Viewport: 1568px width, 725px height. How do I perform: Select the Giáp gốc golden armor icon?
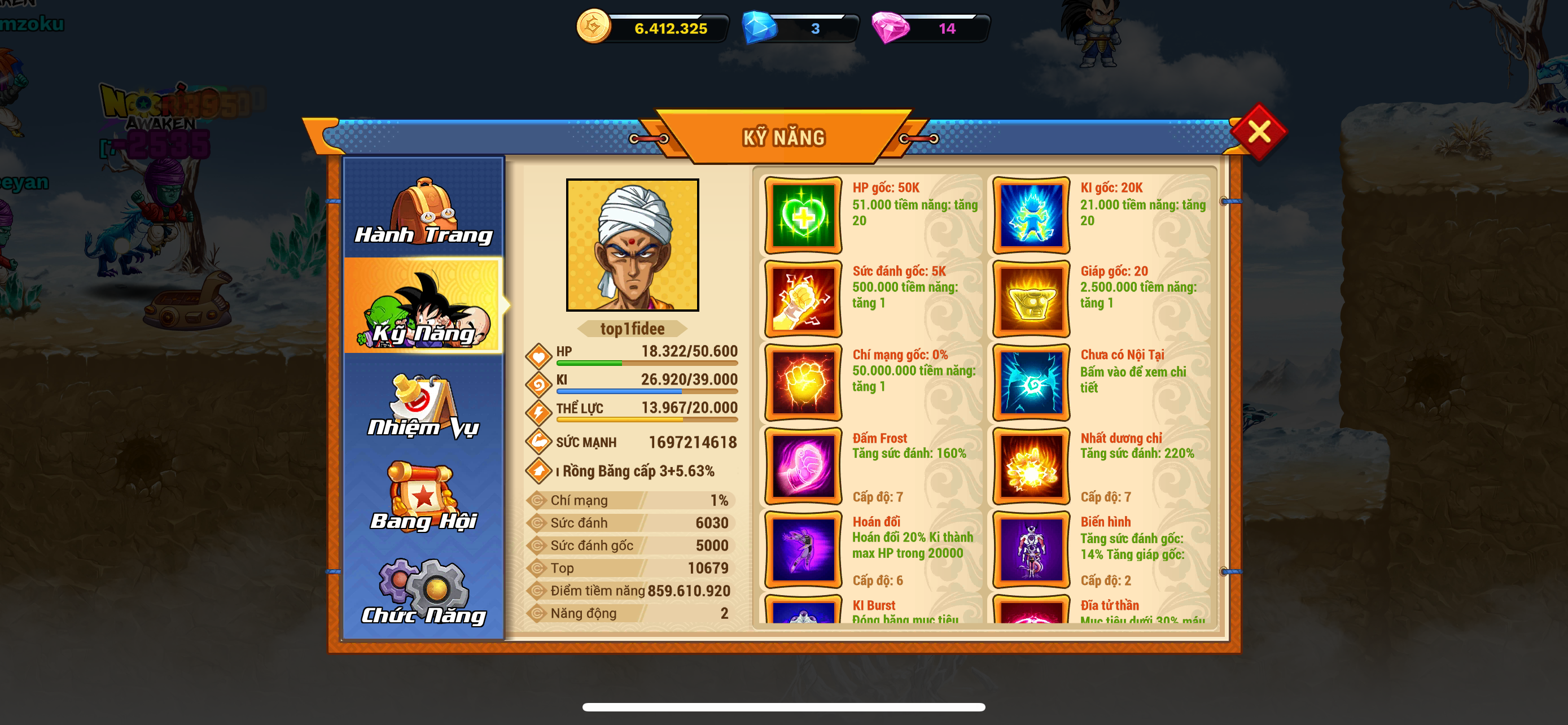tap(1031, 299)
